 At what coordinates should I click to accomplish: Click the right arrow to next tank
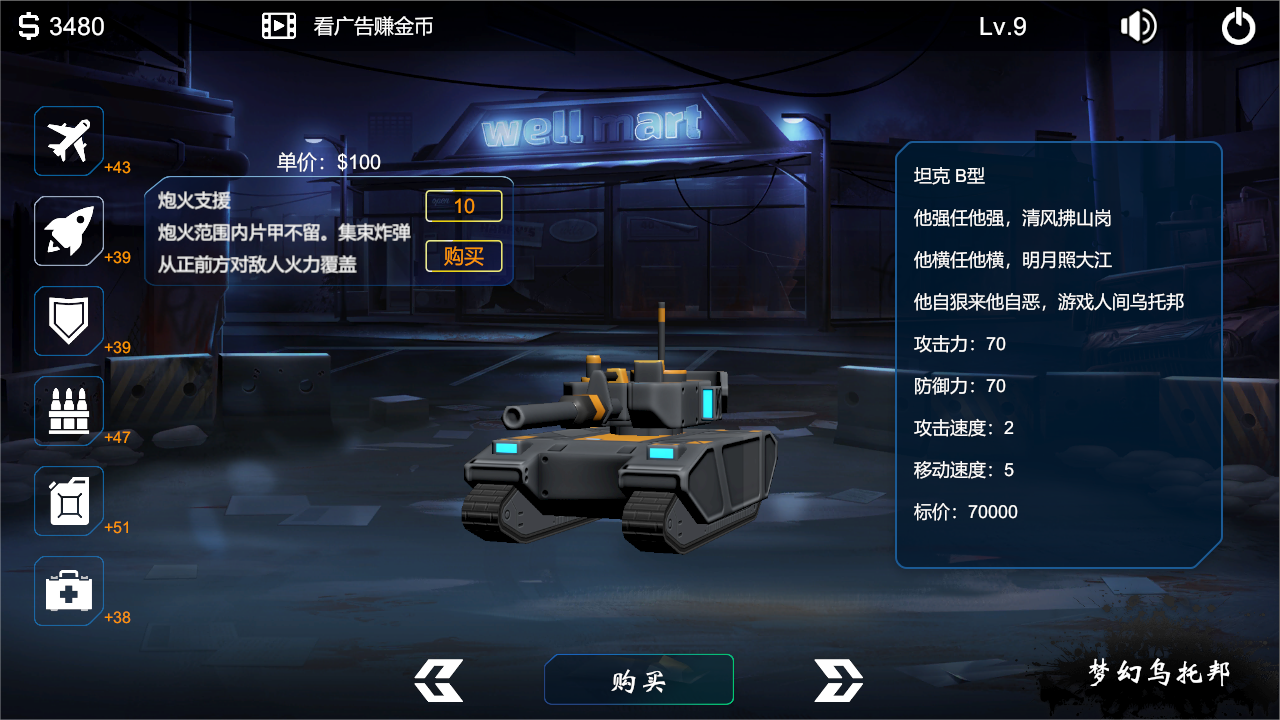click(838, 679)
